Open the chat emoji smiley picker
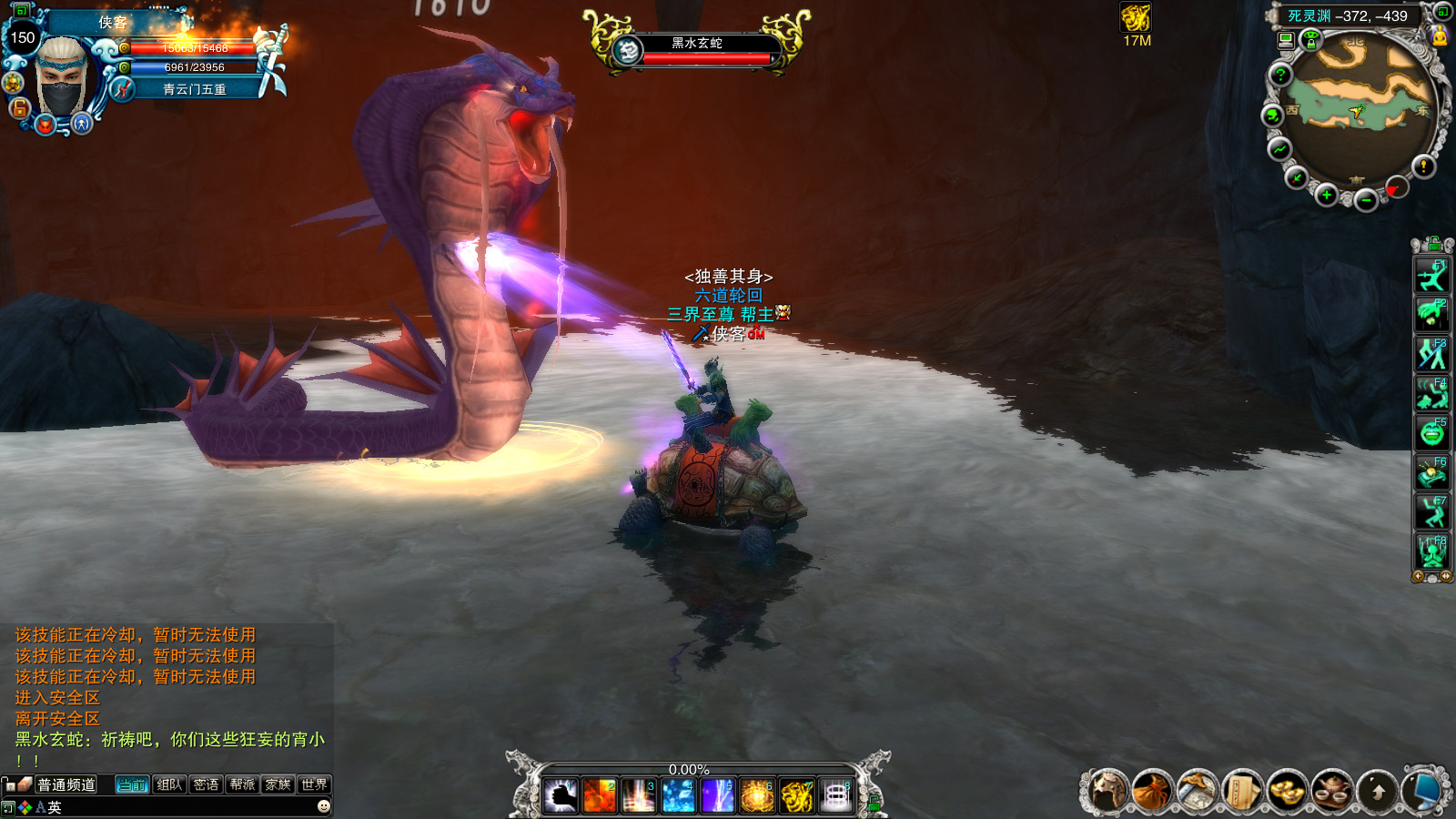This screenshot has width=1456, height=819. coord(323,806)
